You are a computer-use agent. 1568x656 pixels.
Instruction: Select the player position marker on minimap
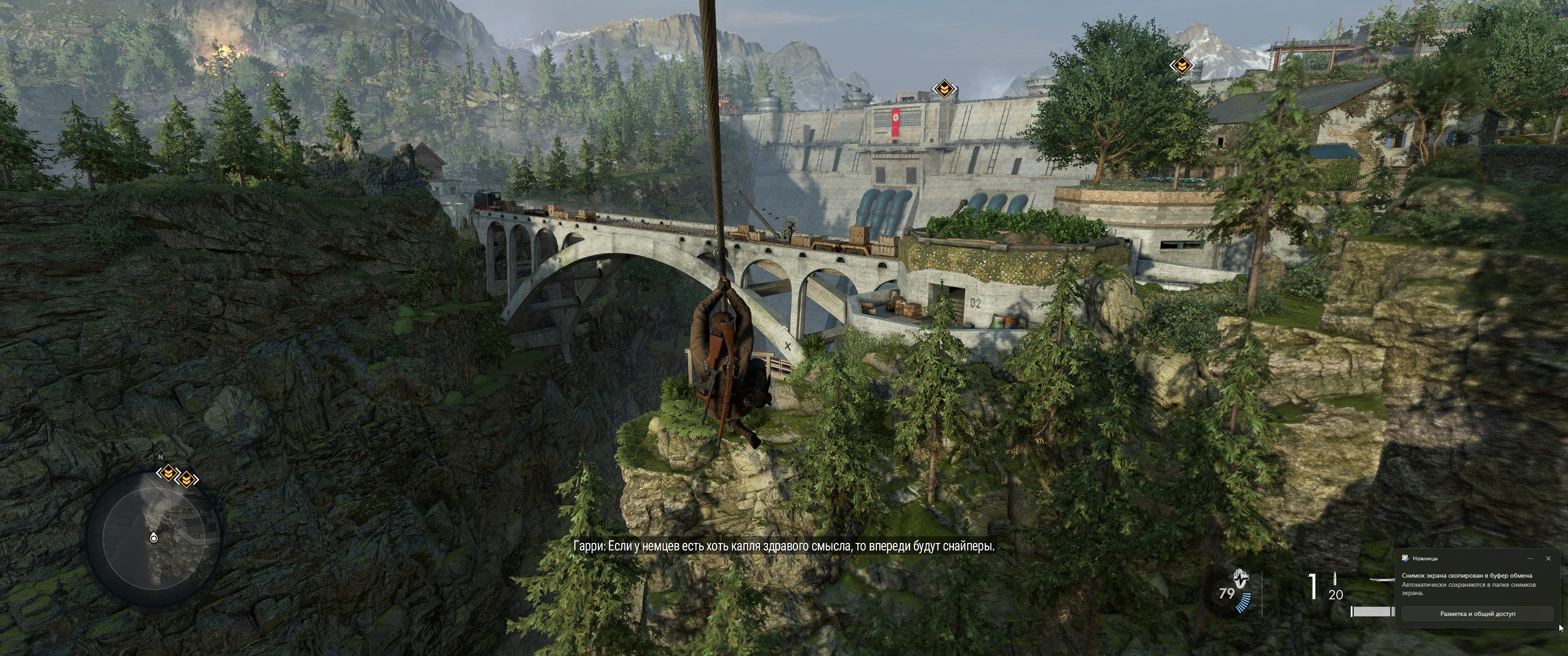point(154,538)
